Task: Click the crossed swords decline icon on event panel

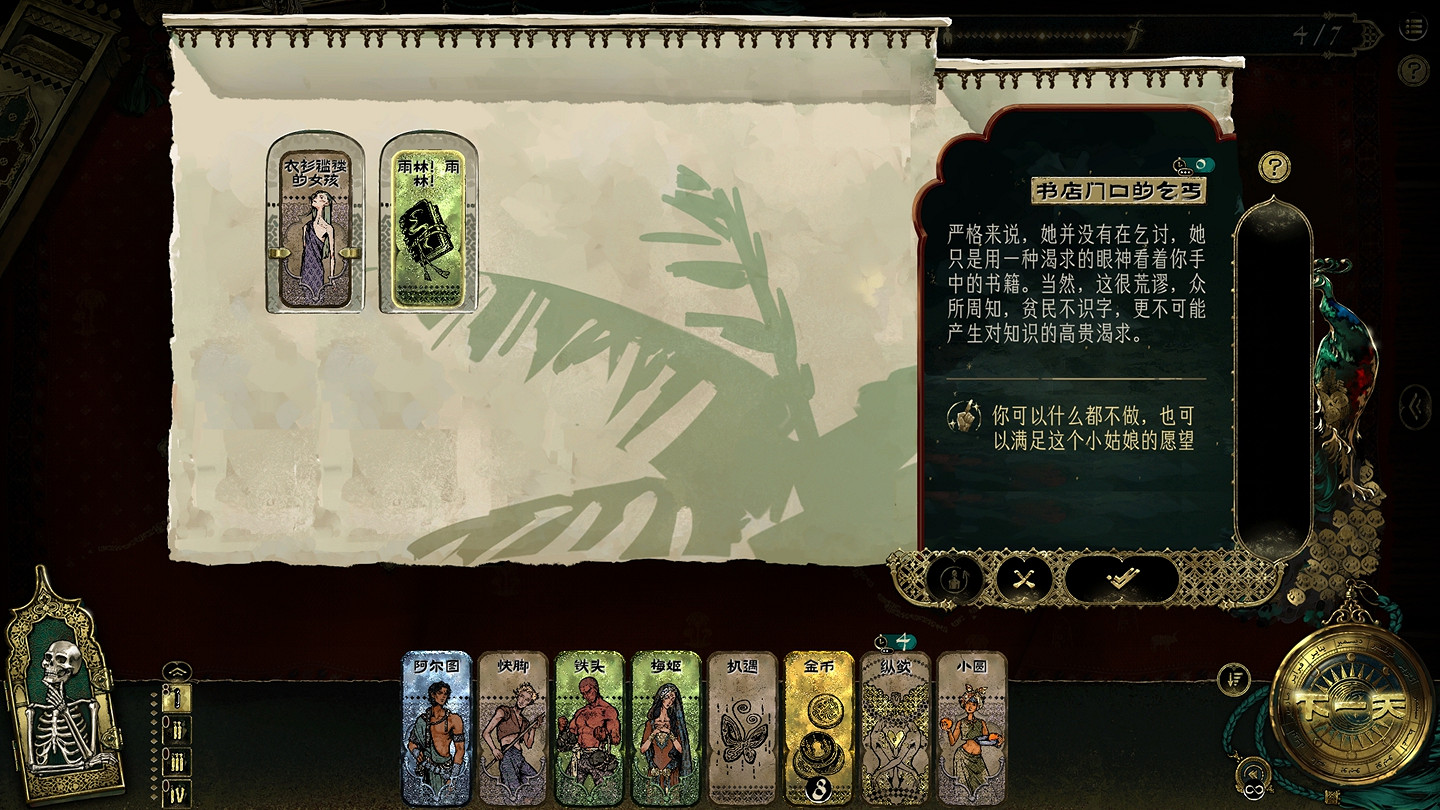Action: pyautogui.click(x=1022, y=576)
